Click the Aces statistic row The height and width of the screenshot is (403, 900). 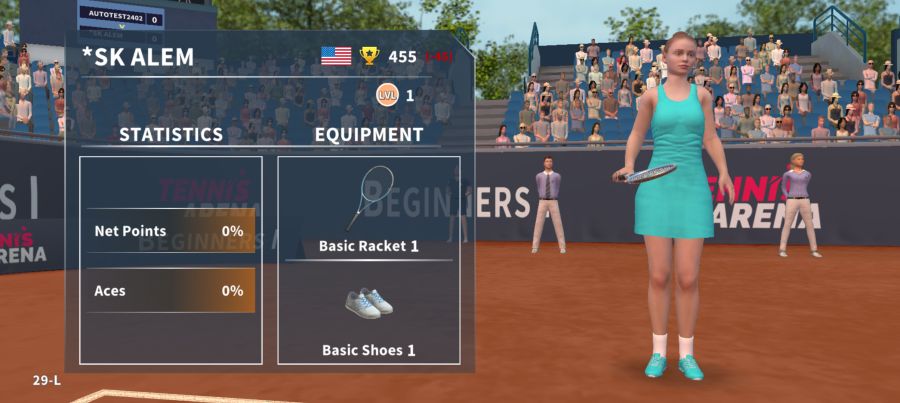click(170, 291)
